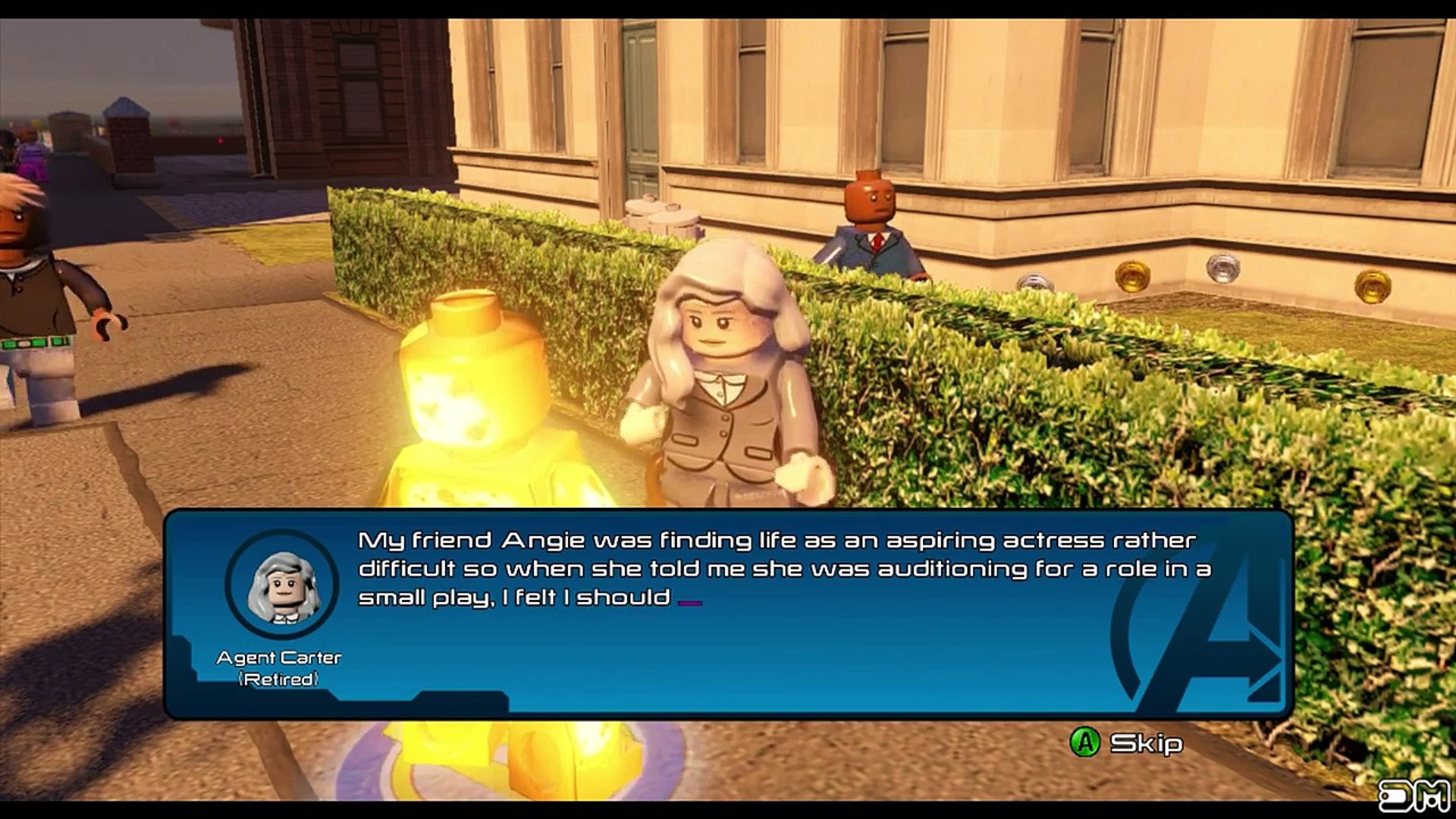Click the Agent Carter dialogue box
The width and height of the screenshot is (1456, 819).
click(x=728, y=614)
